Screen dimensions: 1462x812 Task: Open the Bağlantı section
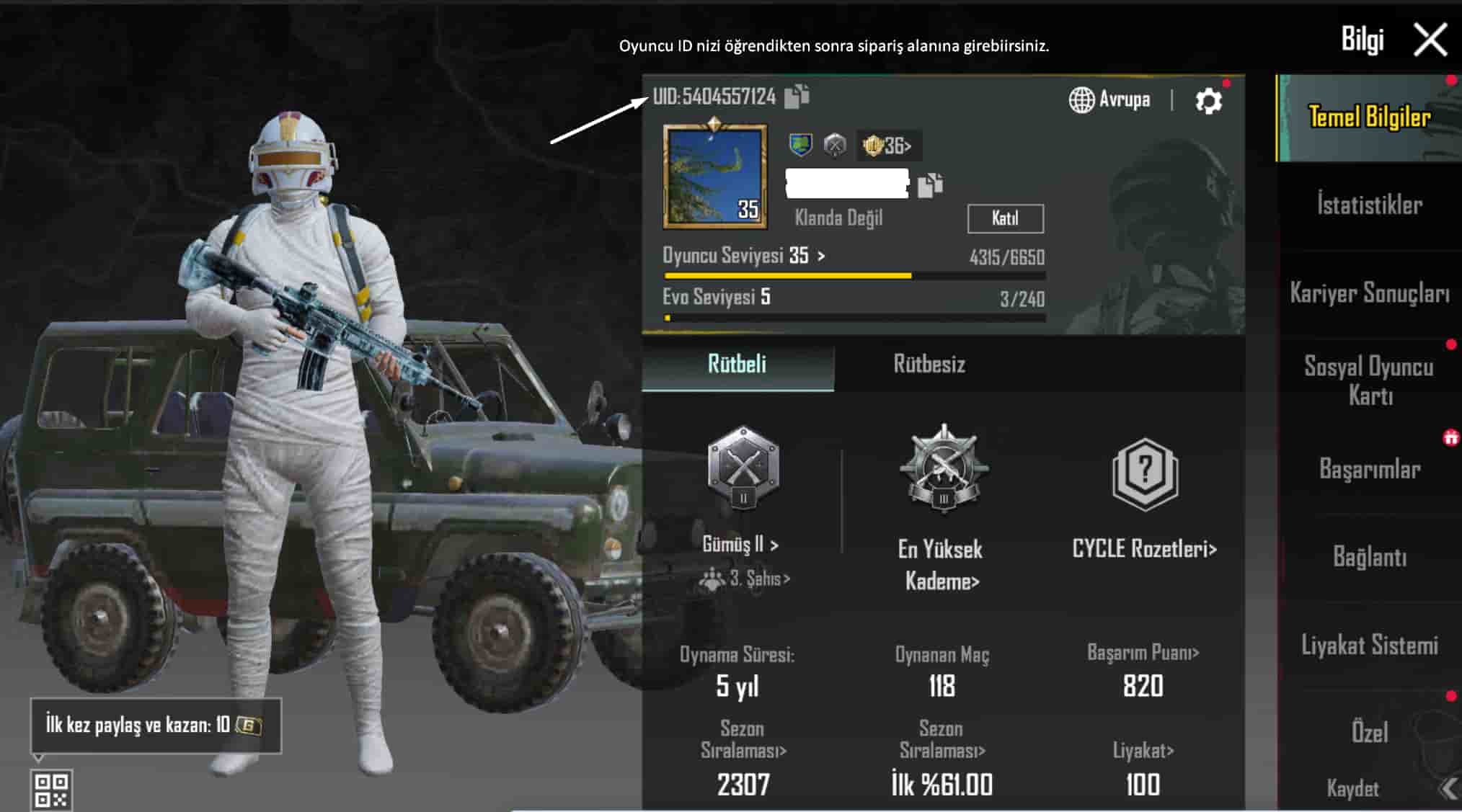(1369, 557)
